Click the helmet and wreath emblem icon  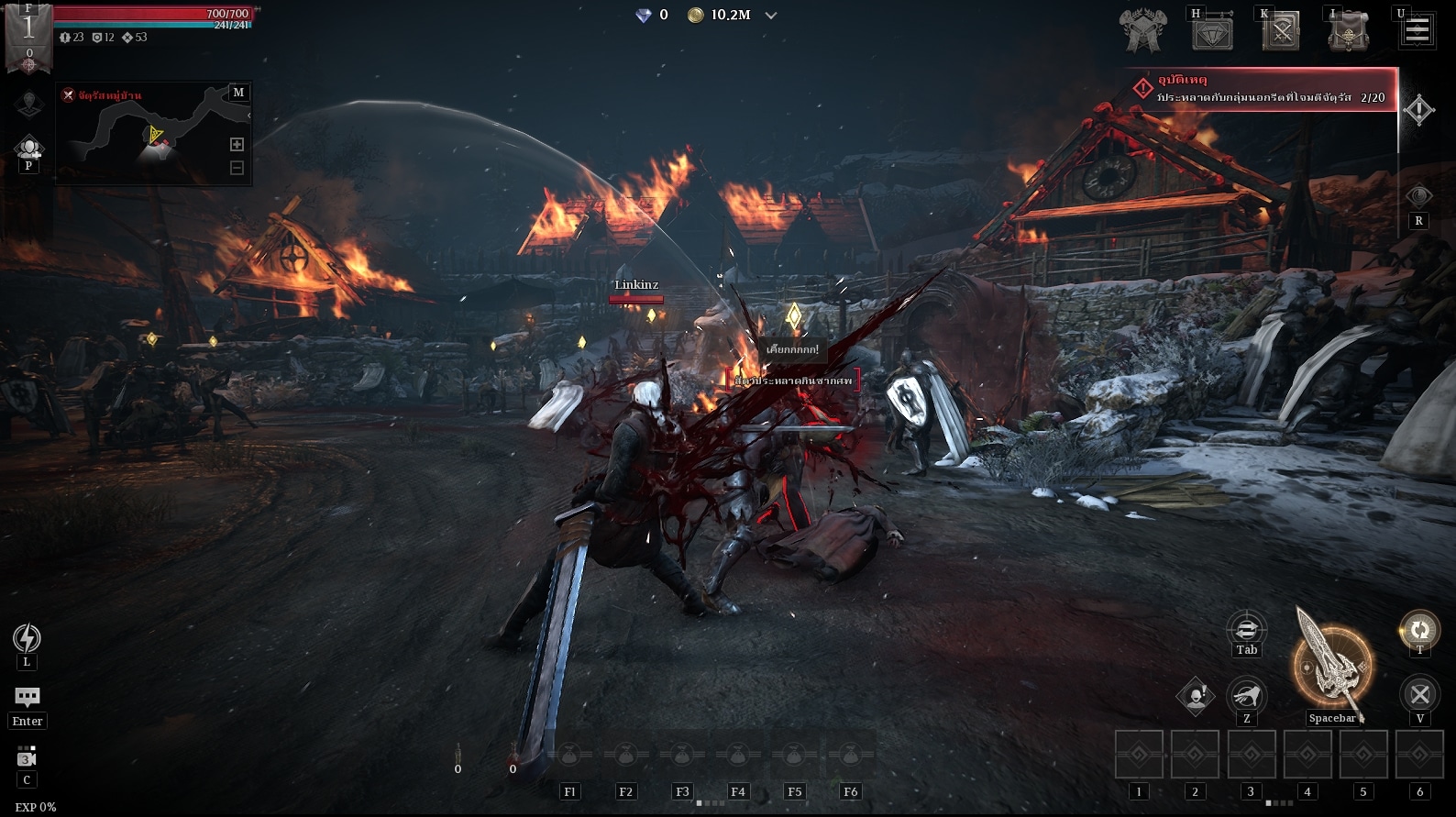1142,31
